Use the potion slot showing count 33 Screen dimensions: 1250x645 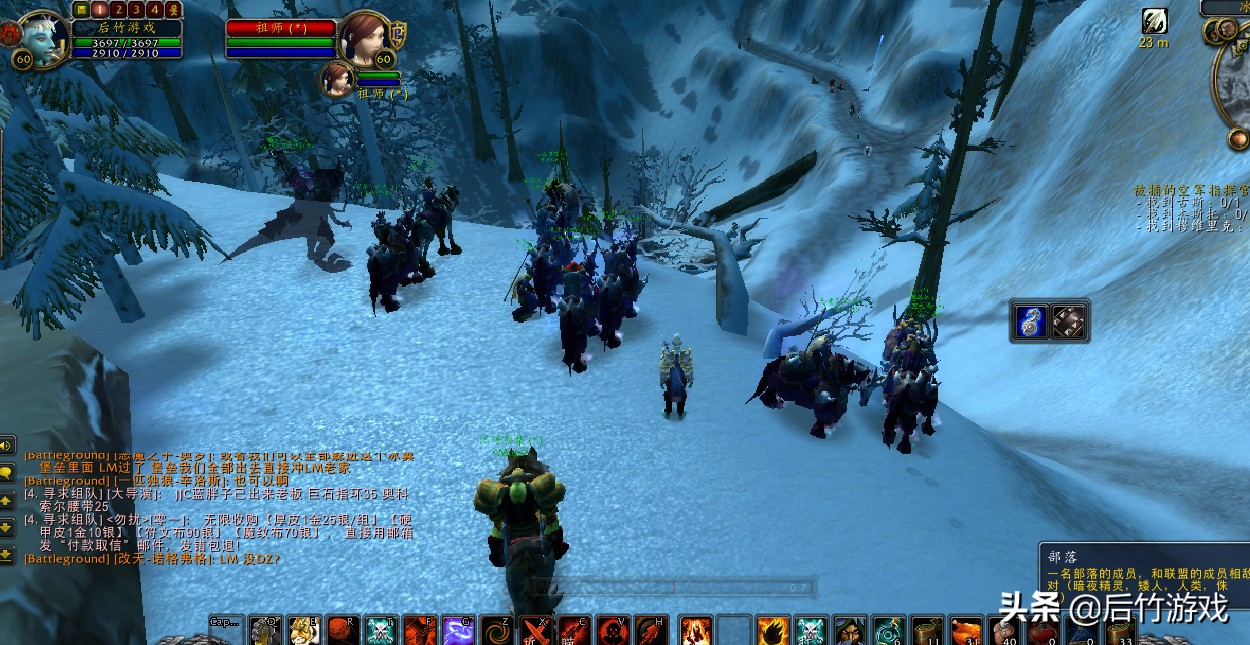[x=1120, y=631]
